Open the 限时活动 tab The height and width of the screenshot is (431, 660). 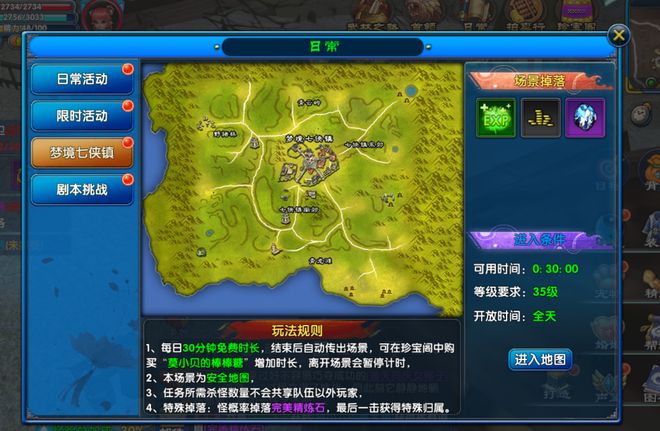point(82,116)
